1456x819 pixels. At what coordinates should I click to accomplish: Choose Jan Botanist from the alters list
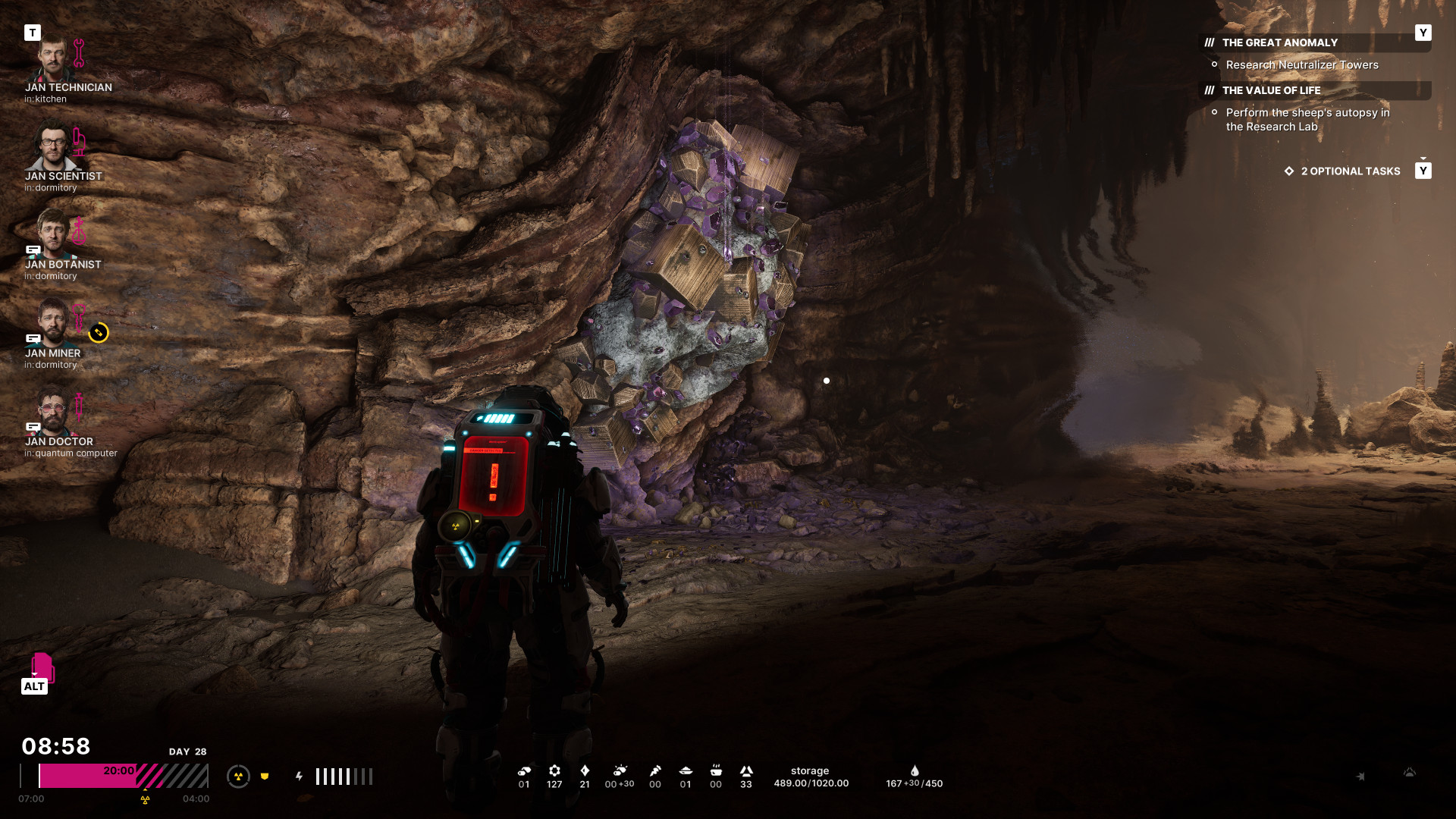(x=52, y=234)
